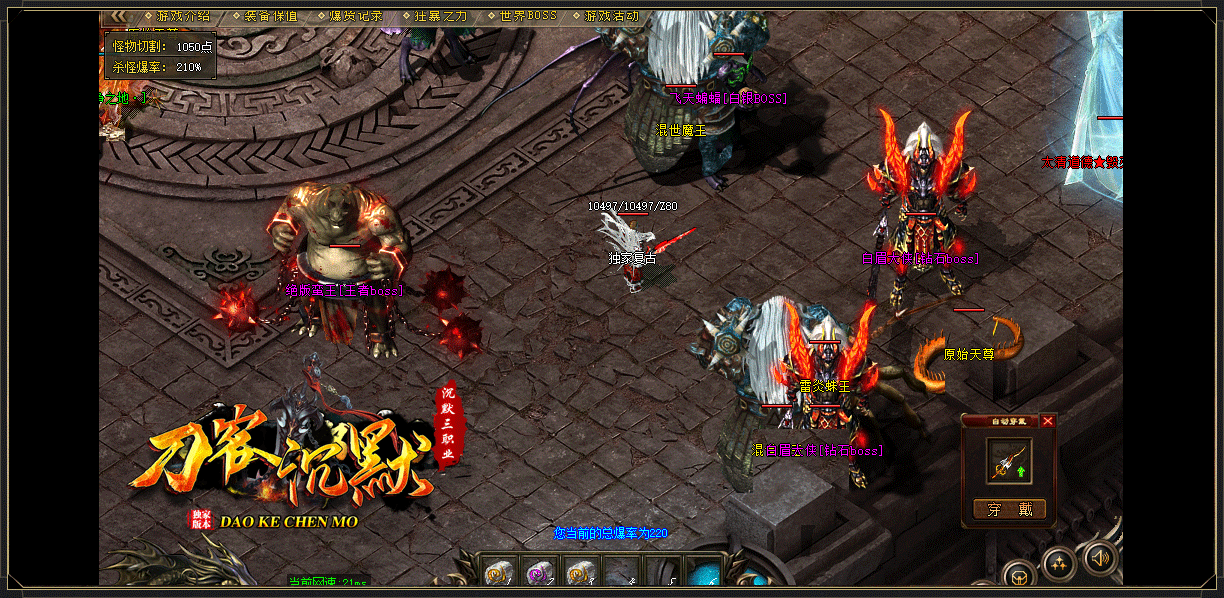Image resolution: width=1224 pixels, height=598 pixels.
Task: Collapse the top menu with the double-arrow
Action: tap(119, 16)
